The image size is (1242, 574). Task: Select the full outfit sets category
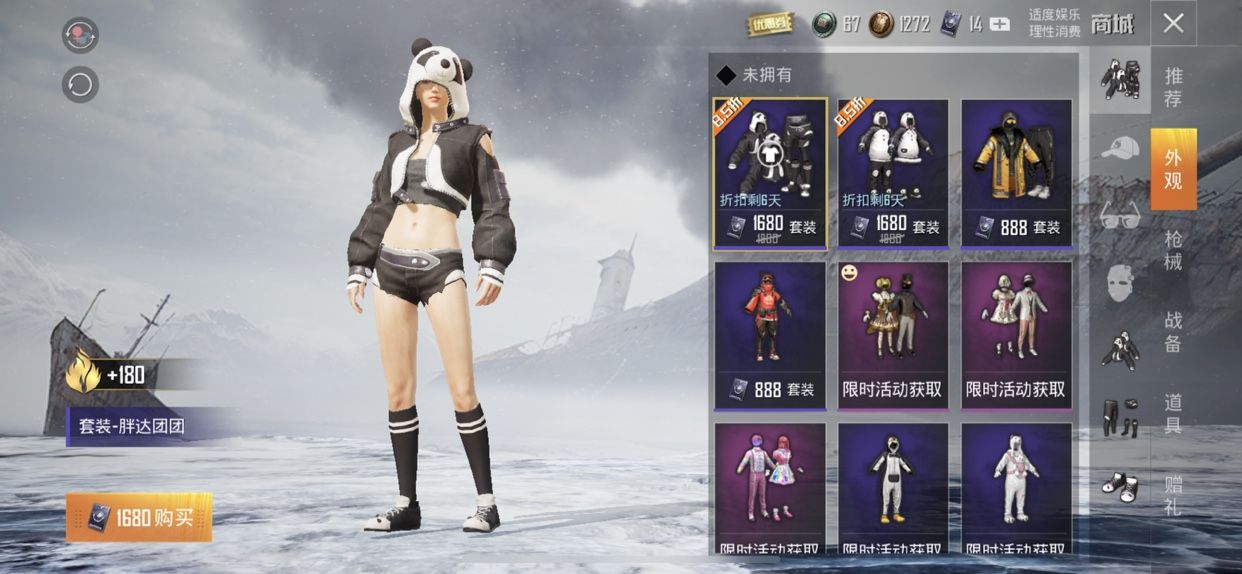click(x=1120, y=80)
